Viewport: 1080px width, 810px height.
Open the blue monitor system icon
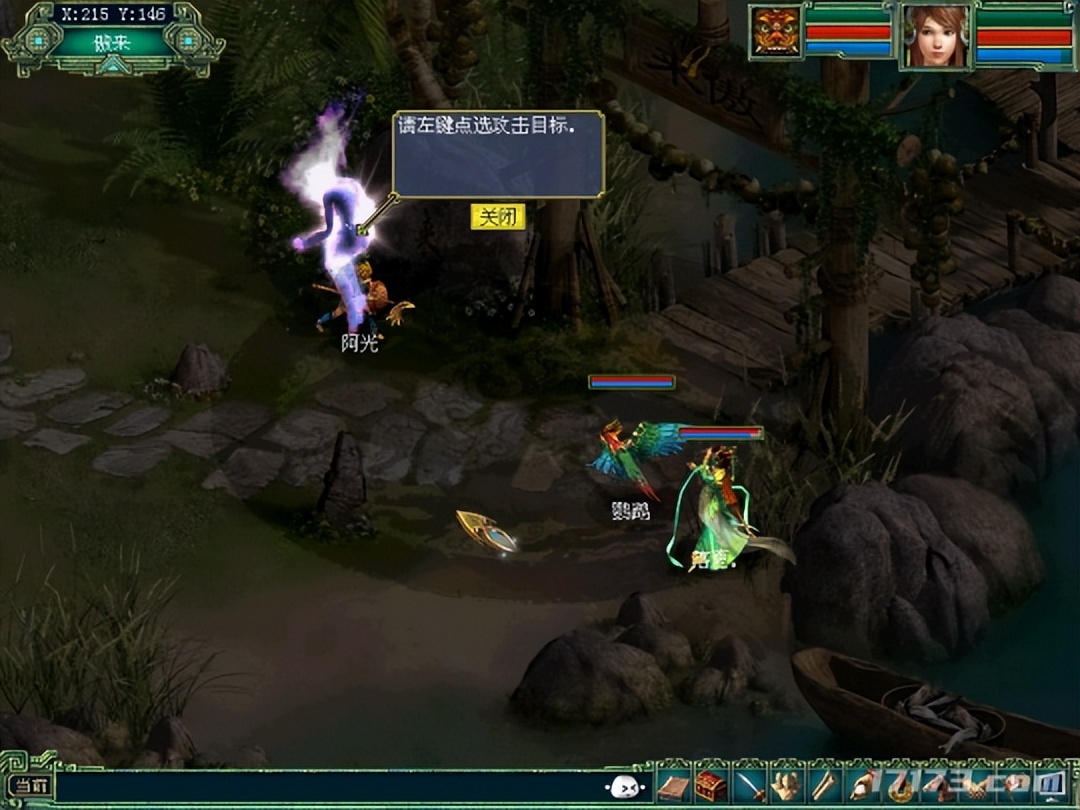(1051, 784)
